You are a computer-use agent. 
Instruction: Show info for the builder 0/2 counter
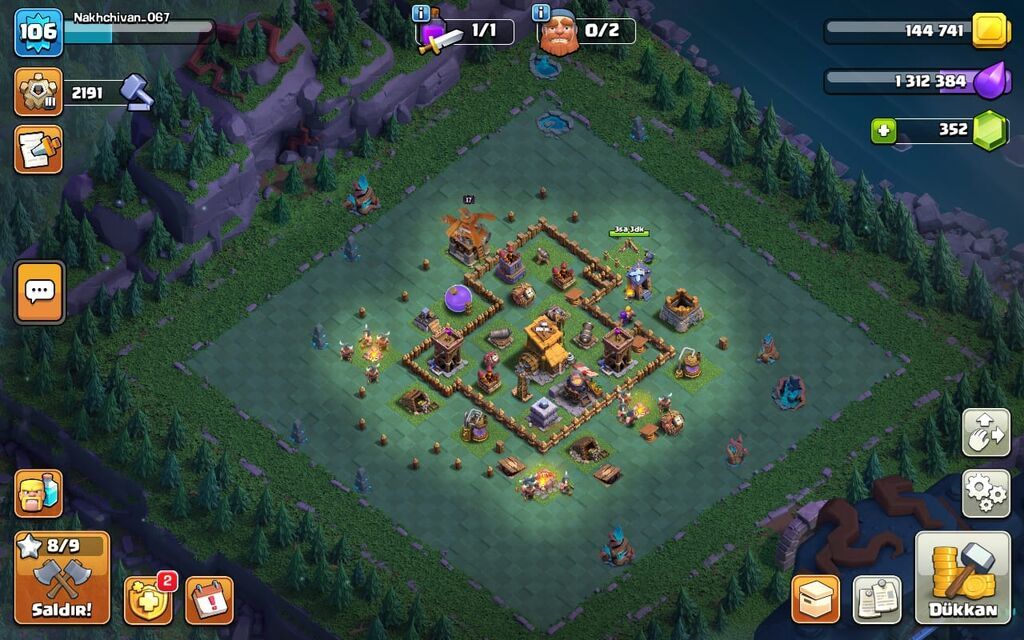point(542,13)
